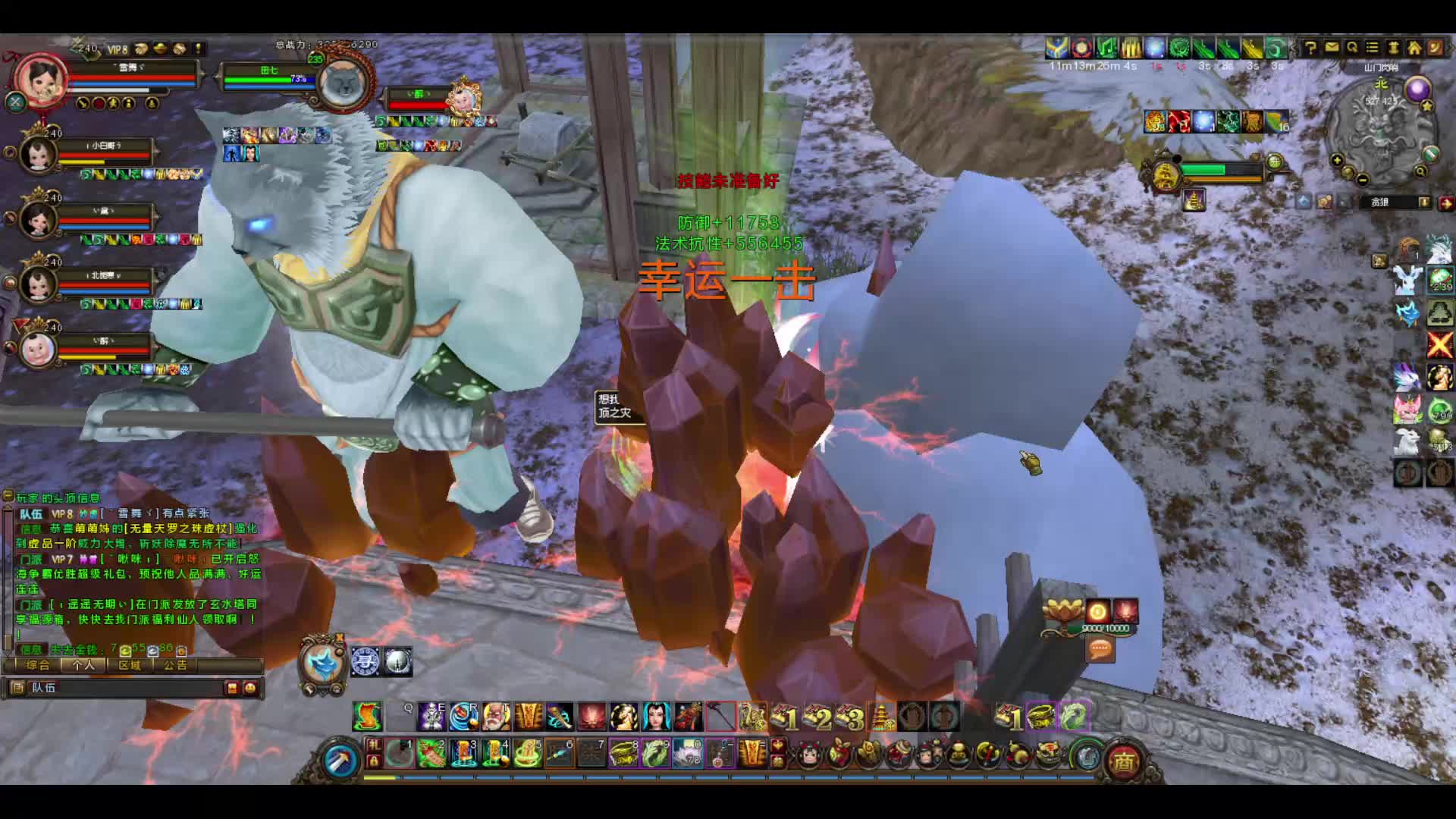Image resolution: width=1456 pixels, height=819 pixels.
Task: Click the red arrow button beside 贪狼
Action: coord(1445,202)
